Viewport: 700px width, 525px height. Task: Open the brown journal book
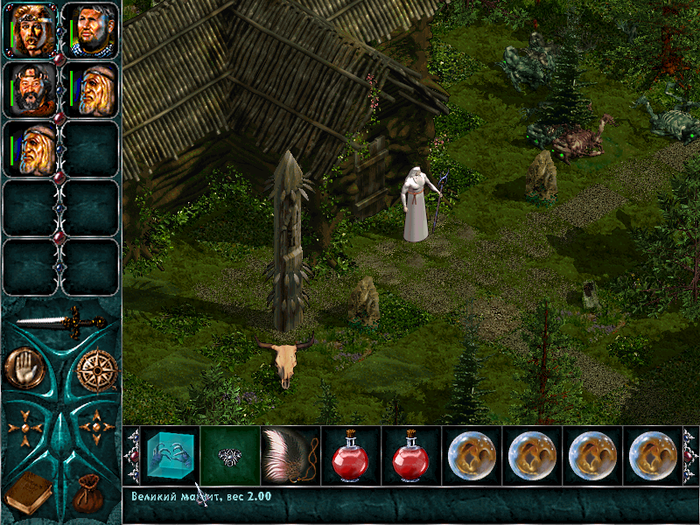[28, 493]
